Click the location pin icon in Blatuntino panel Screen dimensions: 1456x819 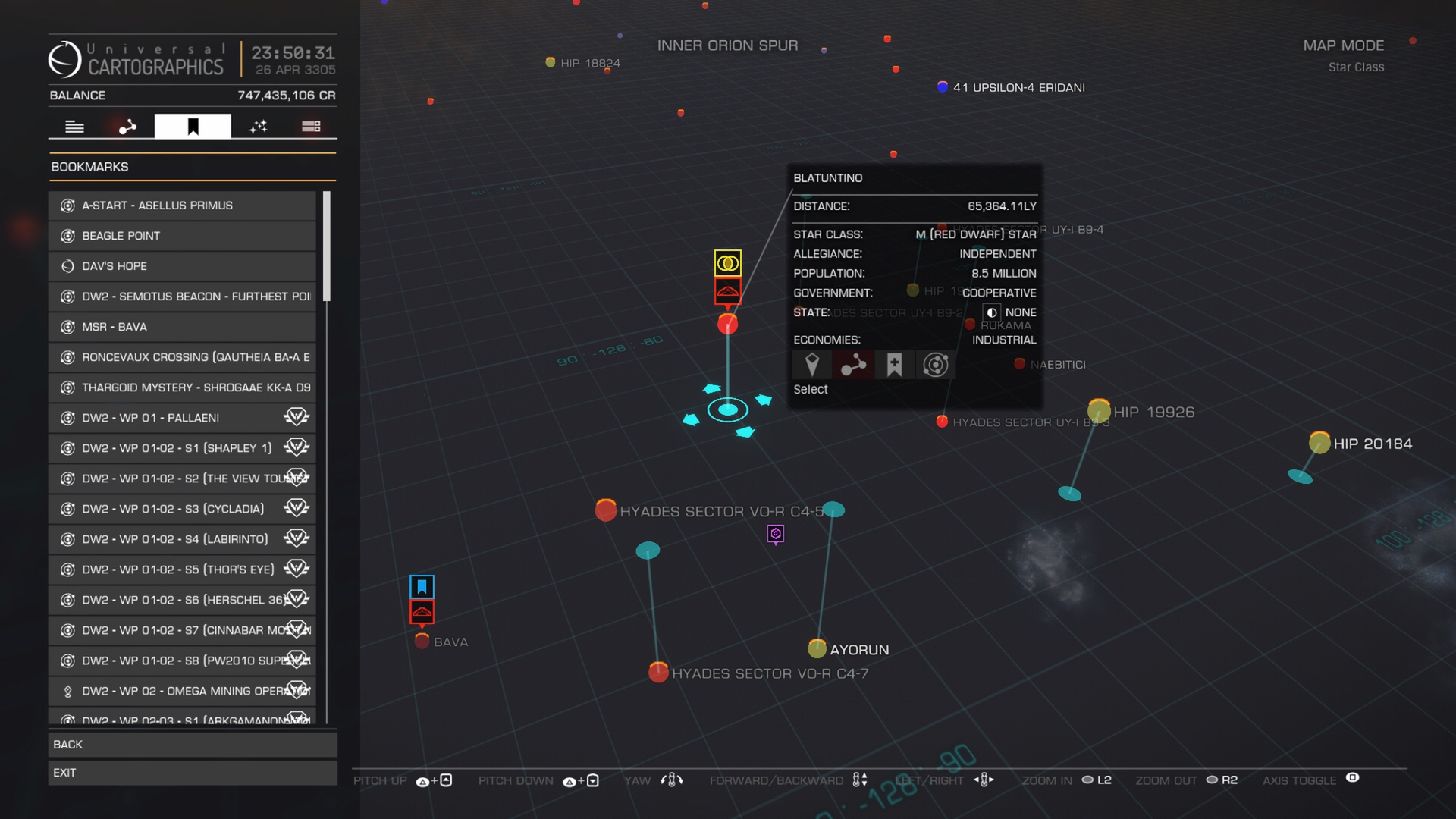click(812, 365)
